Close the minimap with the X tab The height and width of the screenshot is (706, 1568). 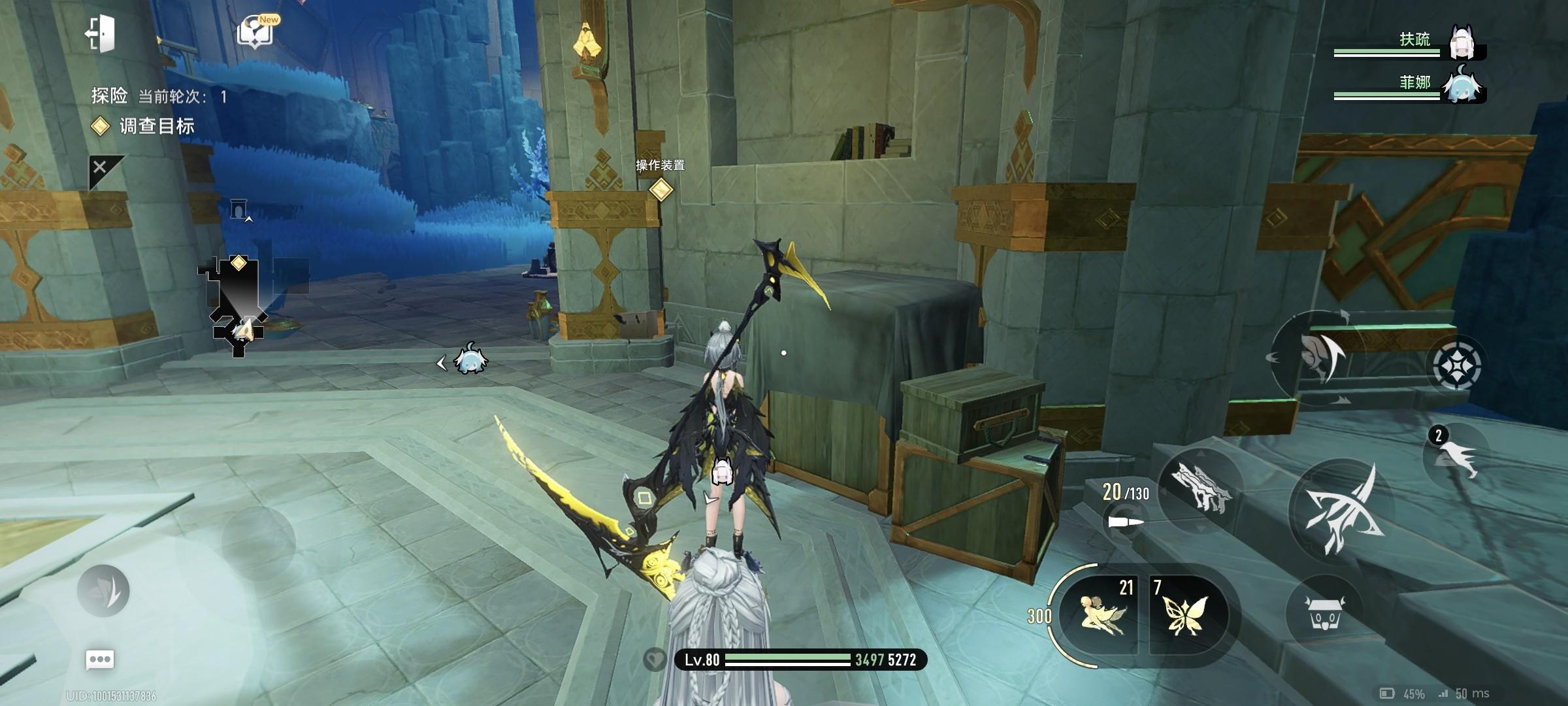(x=100, y=167)
